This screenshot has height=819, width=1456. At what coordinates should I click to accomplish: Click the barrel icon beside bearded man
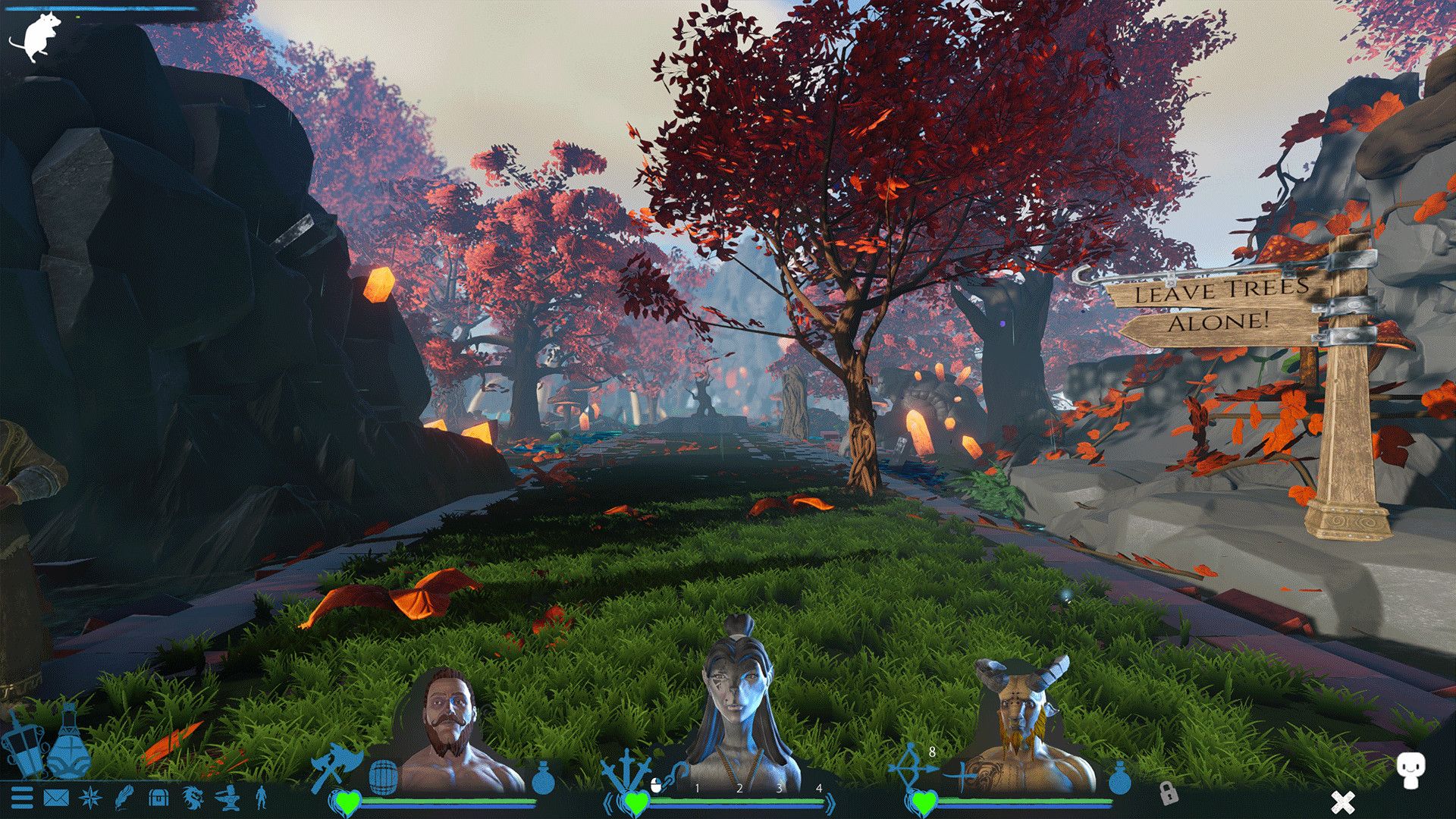click(383, 777)
